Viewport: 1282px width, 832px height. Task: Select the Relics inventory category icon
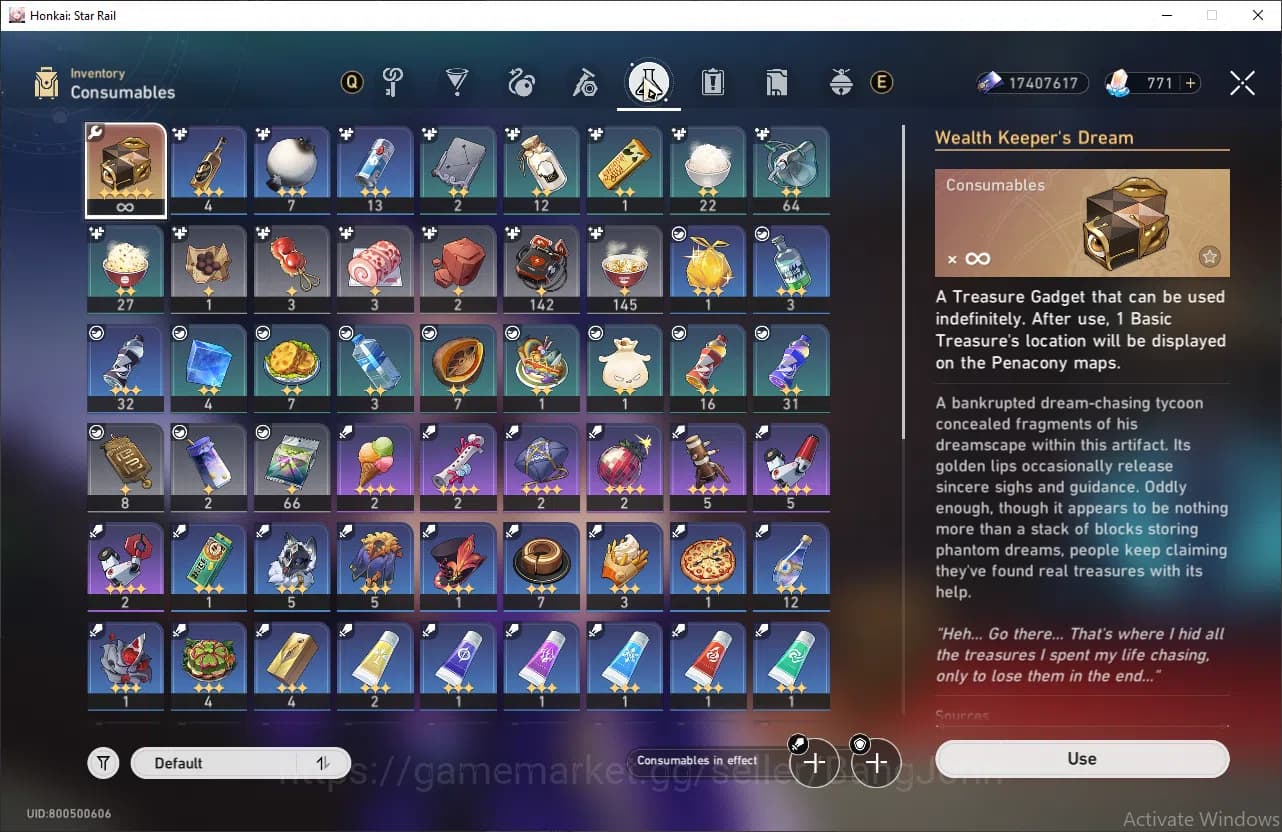pos(523,82)
